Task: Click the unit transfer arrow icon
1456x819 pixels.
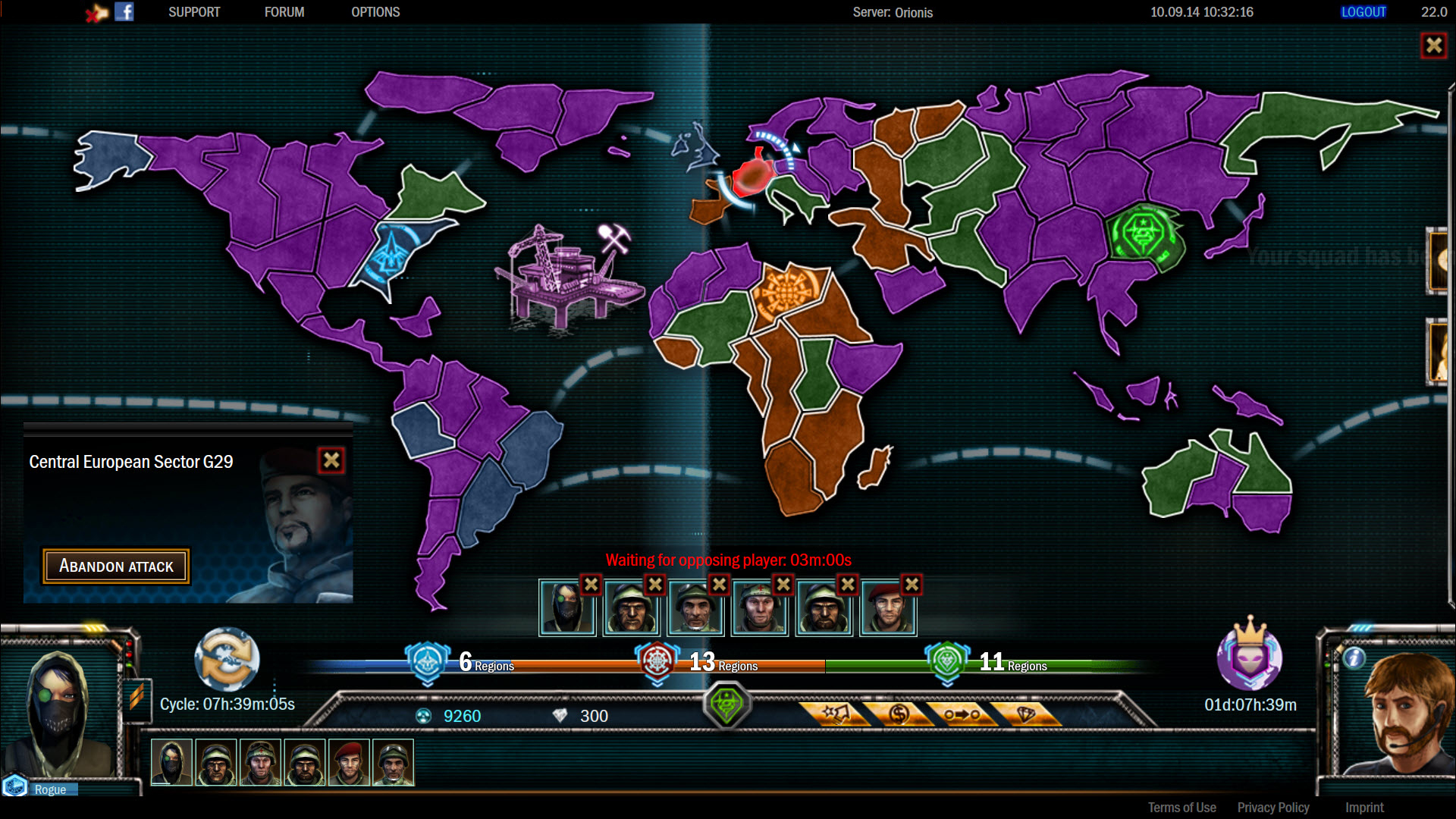Action: [962, 715]
